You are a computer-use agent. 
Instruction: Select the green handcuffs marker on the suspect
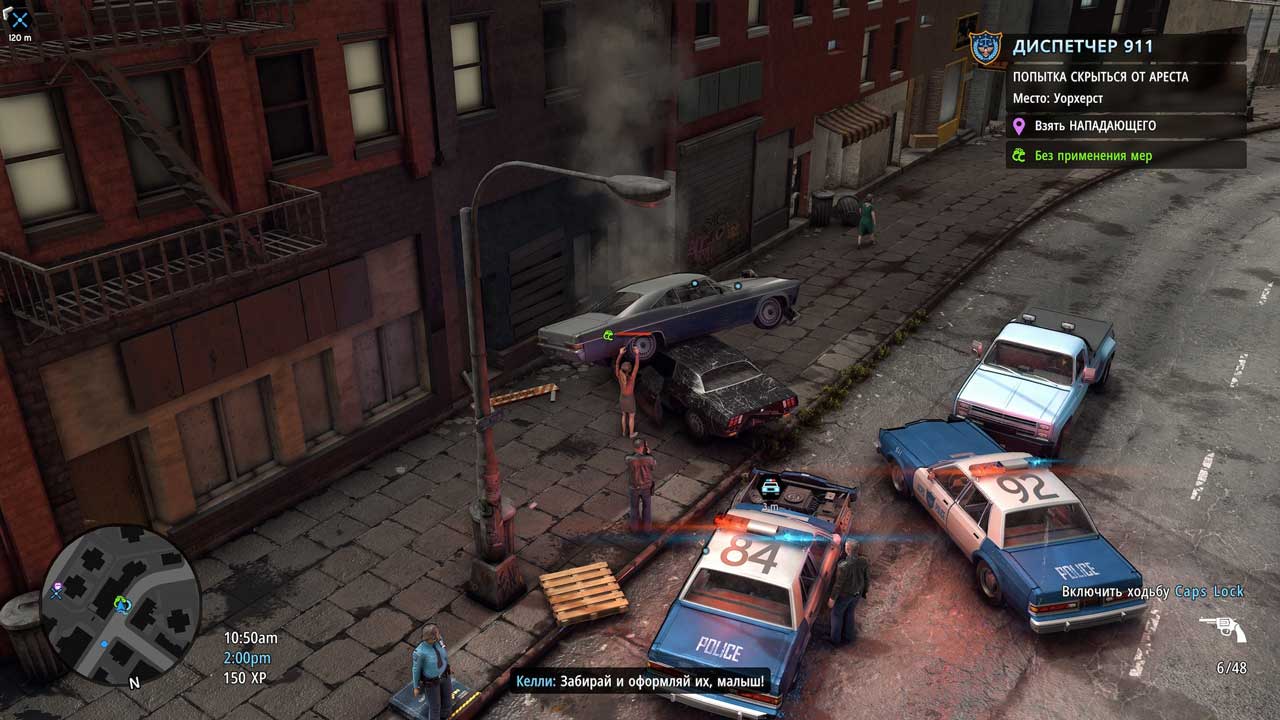point(607,335)
